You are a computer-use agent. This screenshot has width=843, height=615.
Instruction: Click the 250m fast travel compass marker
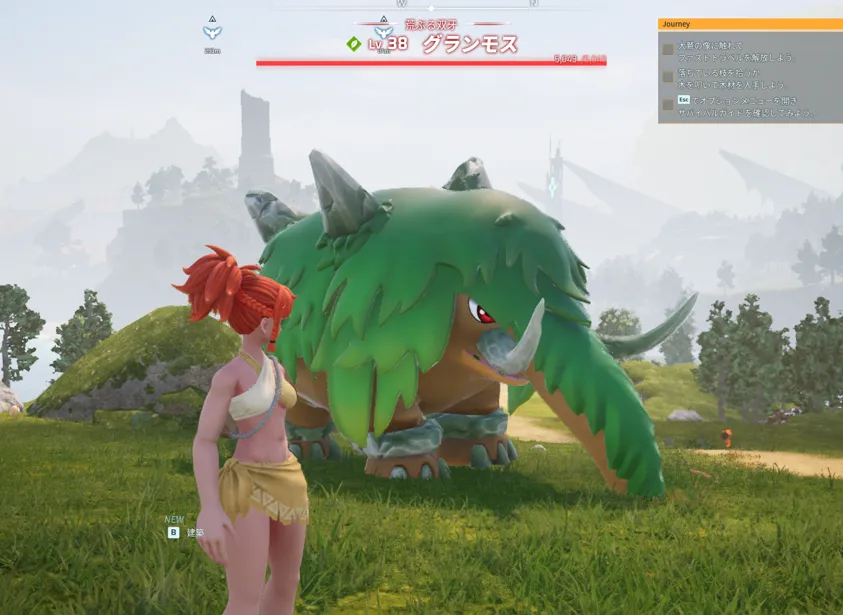click(x=212, y=31)
